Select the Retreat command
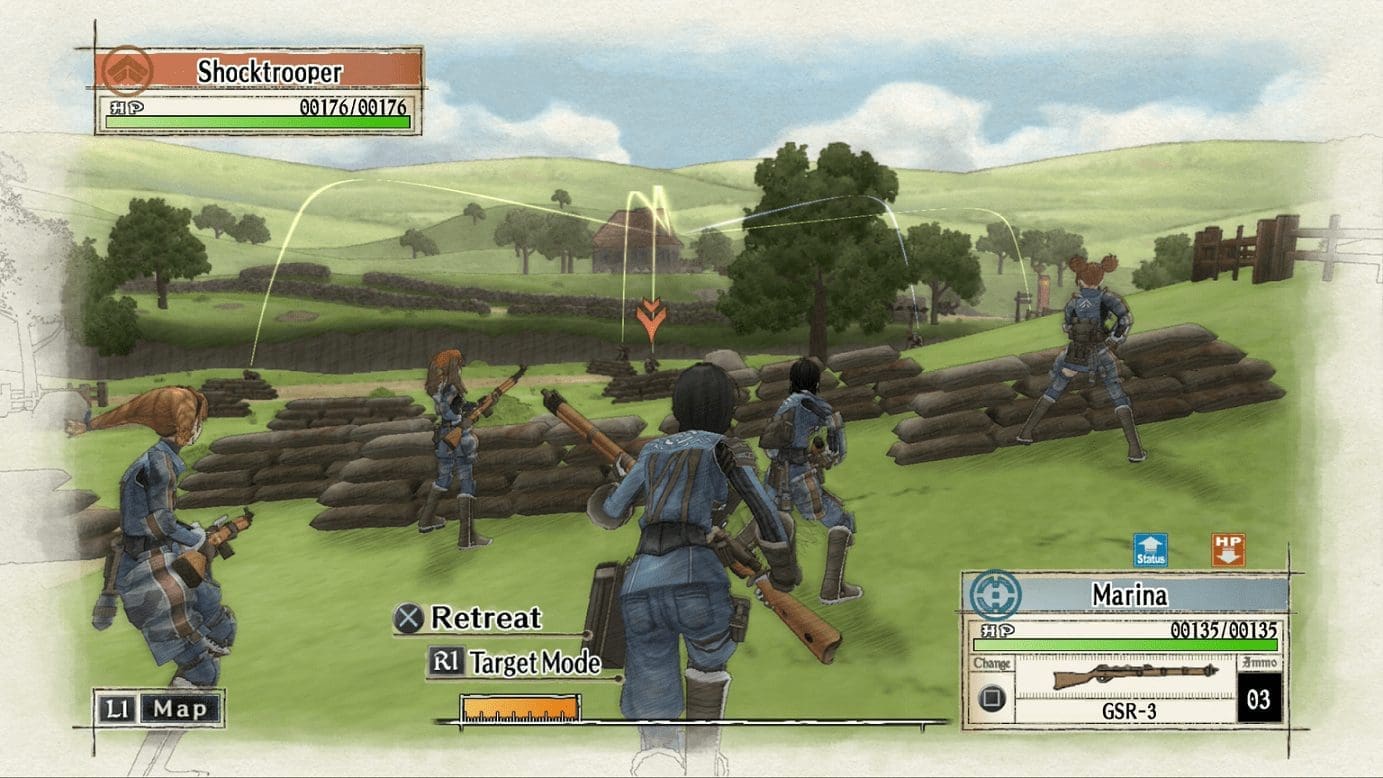Screen dimensions: 1383x778 (484, 619)
